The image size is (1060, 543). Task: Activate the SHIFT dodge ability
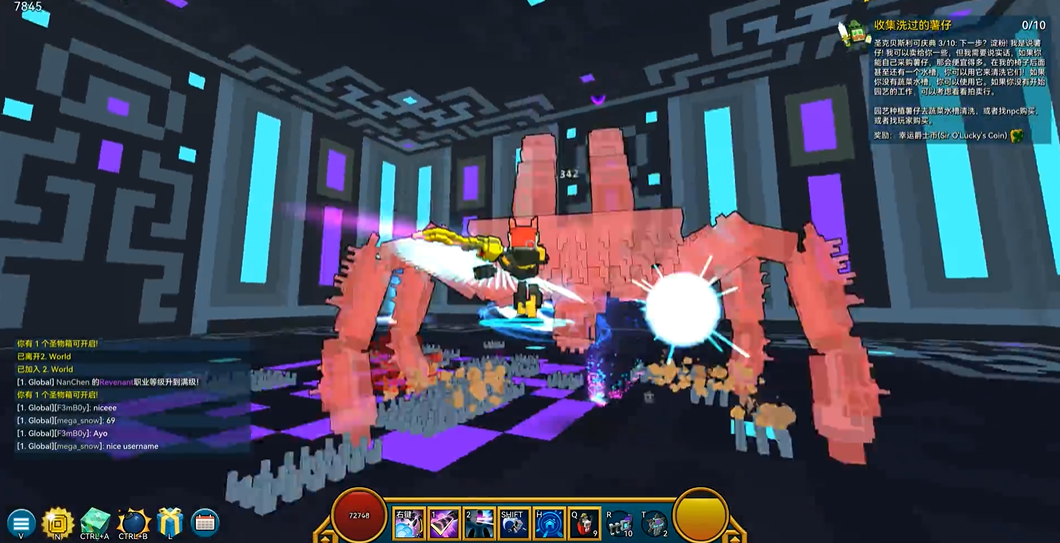click(513, 523)
